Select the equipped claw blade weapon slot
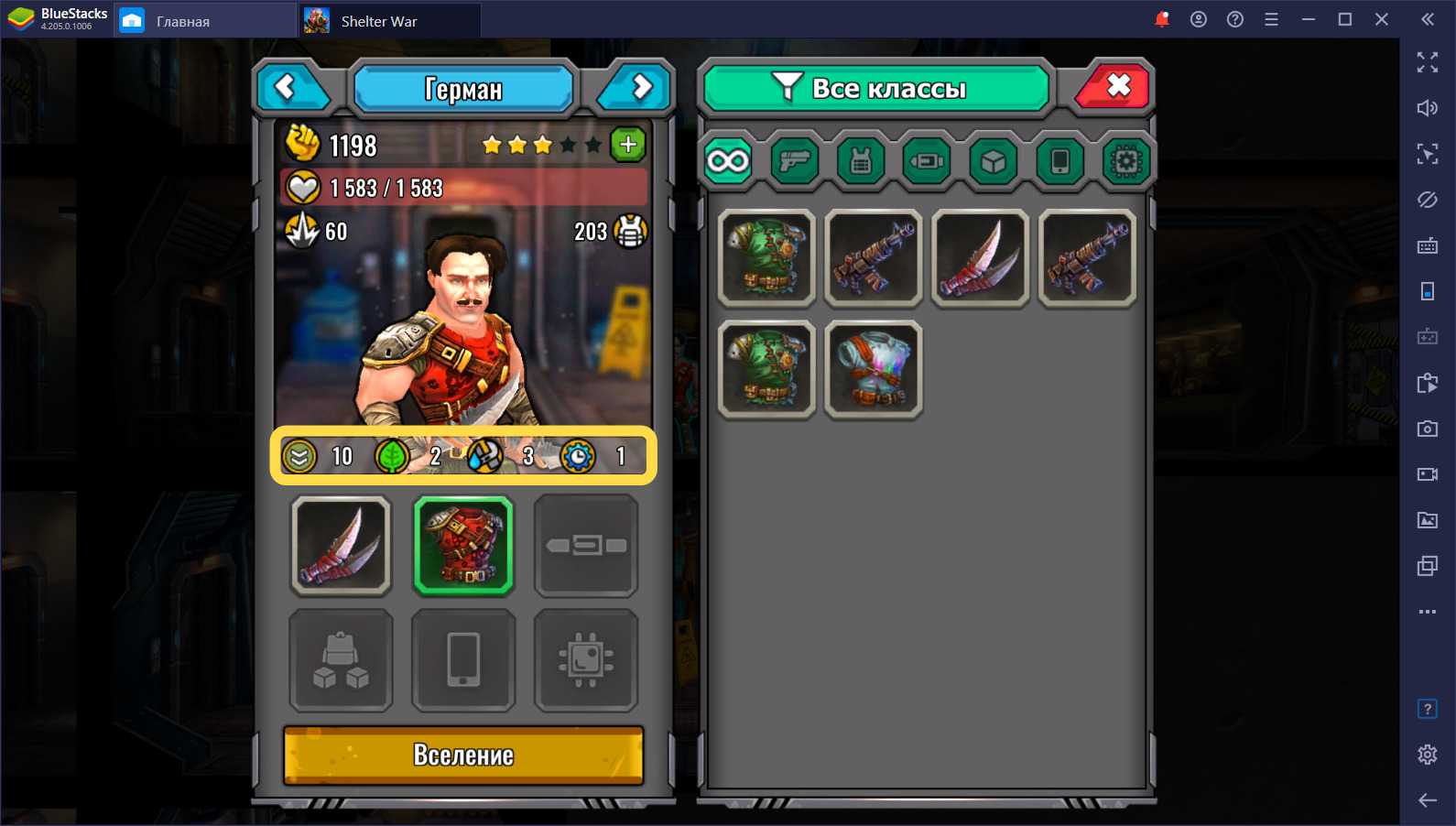Image resolution: width=1456 pixels, height=826 pixels. point(341,546)
